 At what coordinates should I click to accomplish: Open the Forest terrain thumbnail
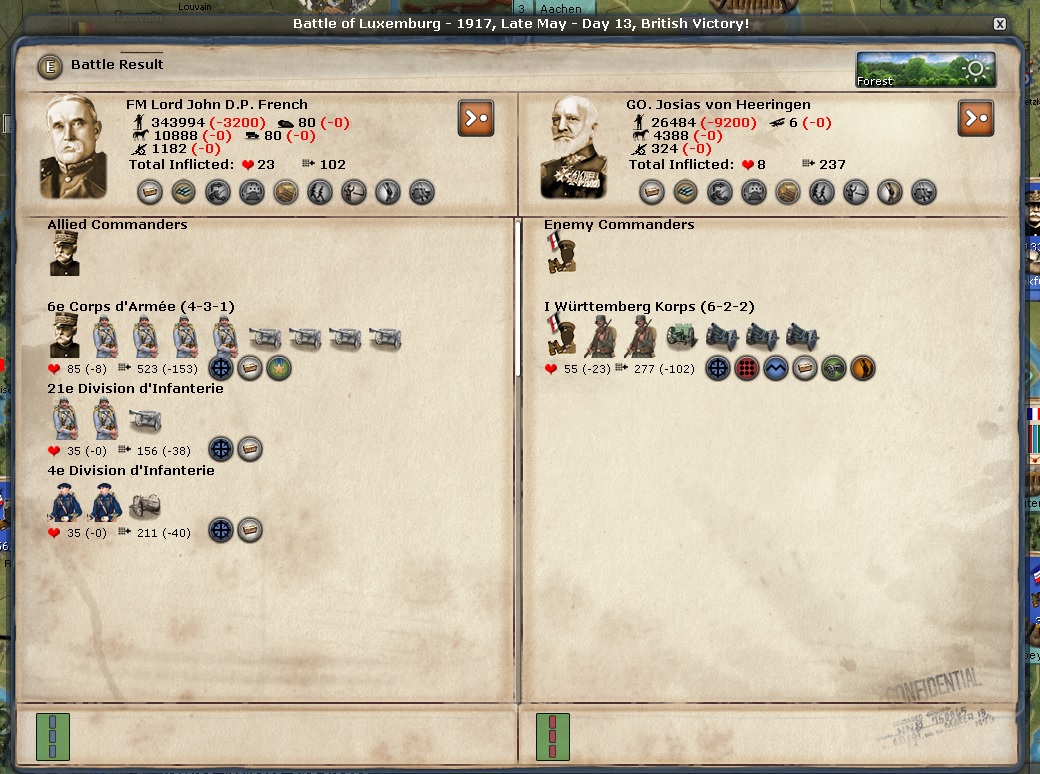pyautogui.click(x=925, y=70)
